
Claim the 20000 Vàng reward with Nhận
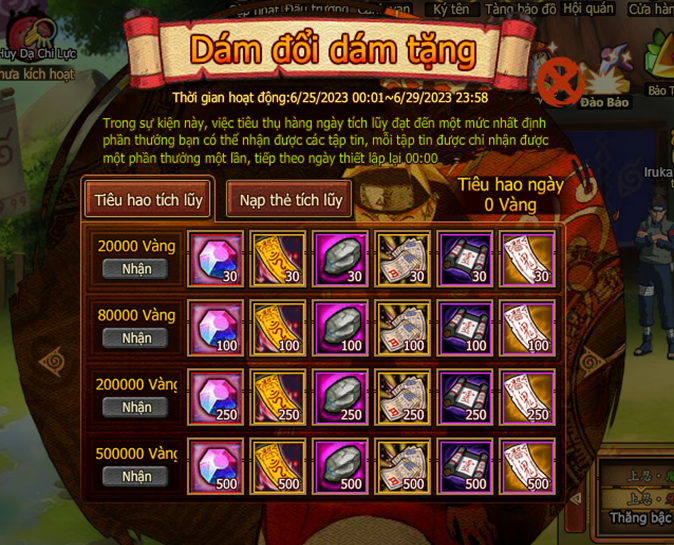137,269
